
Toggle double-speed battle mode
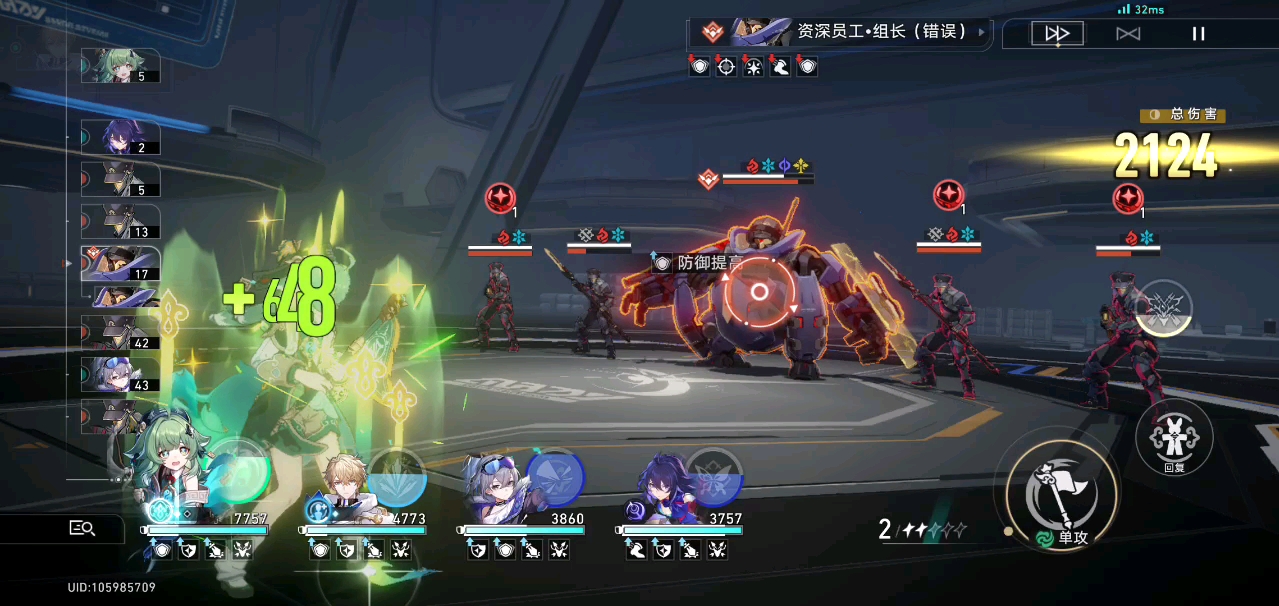(x=1057, y=34)
